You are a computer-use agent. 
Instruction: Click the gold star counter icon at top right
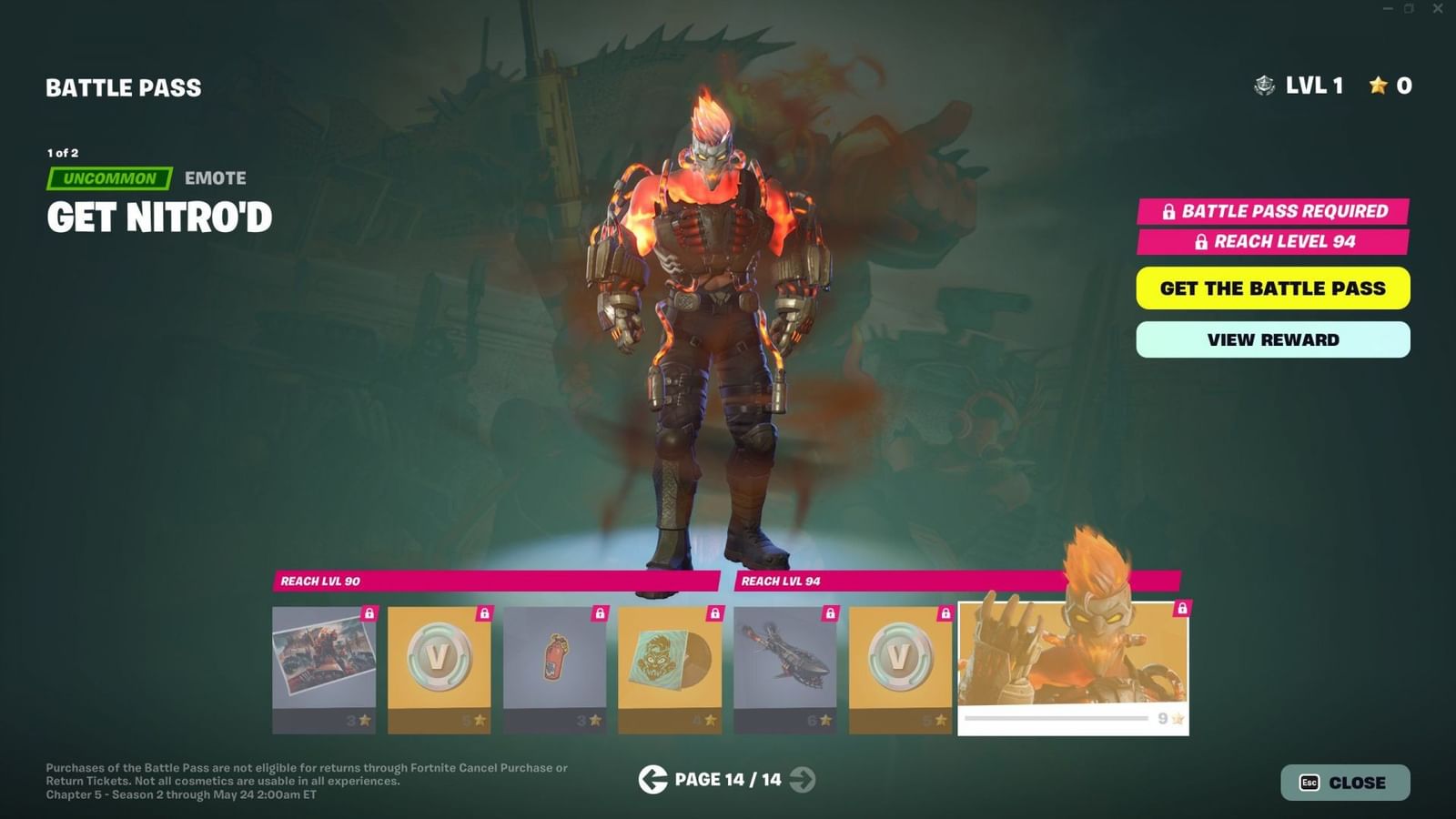(x=1377, y=86)
